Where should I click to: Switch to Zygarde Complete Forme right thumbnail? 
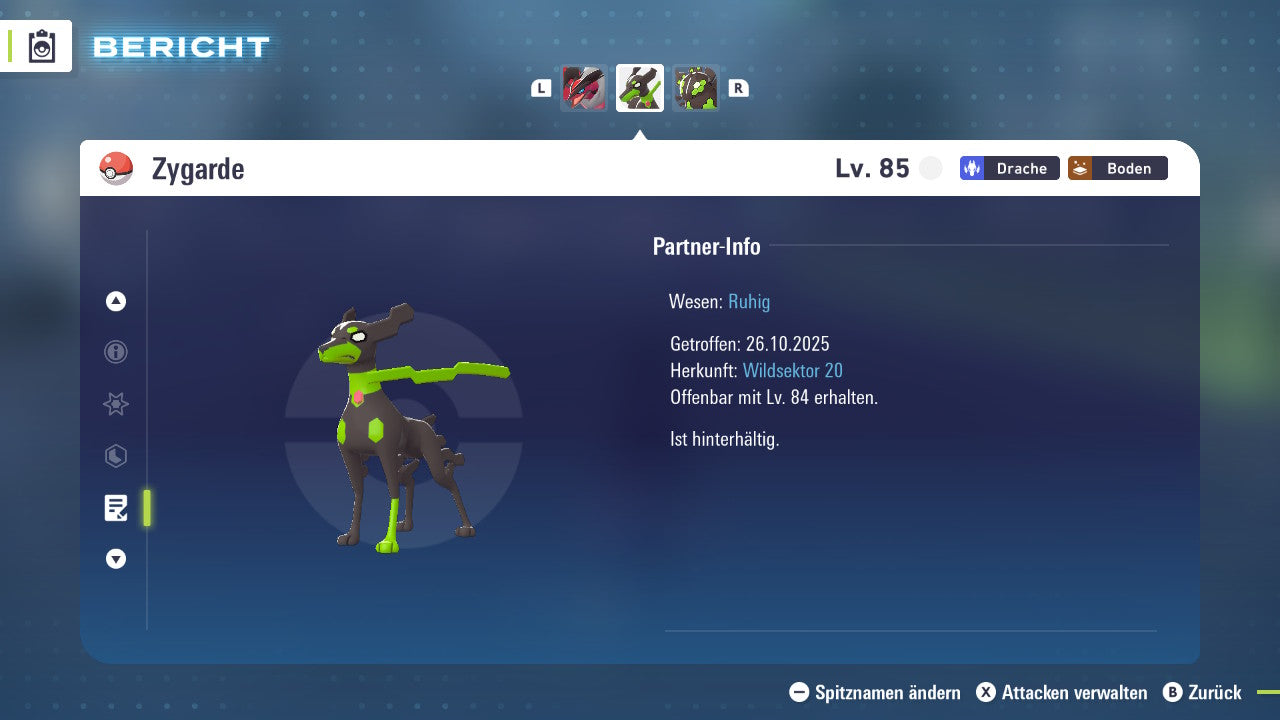(x=696, y=88)
